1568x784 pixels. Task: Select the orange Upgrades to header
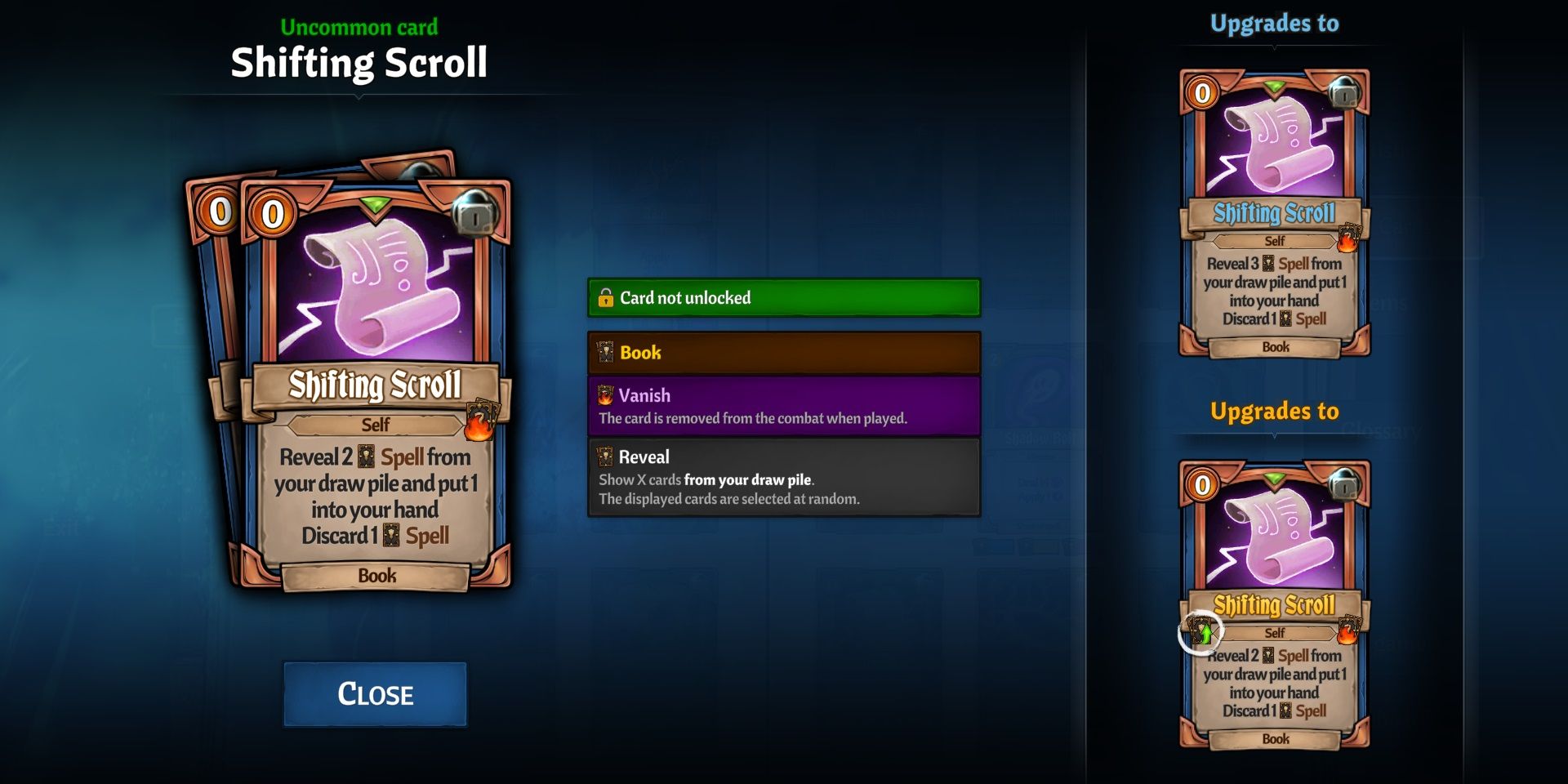click(x=1274, y=412)
